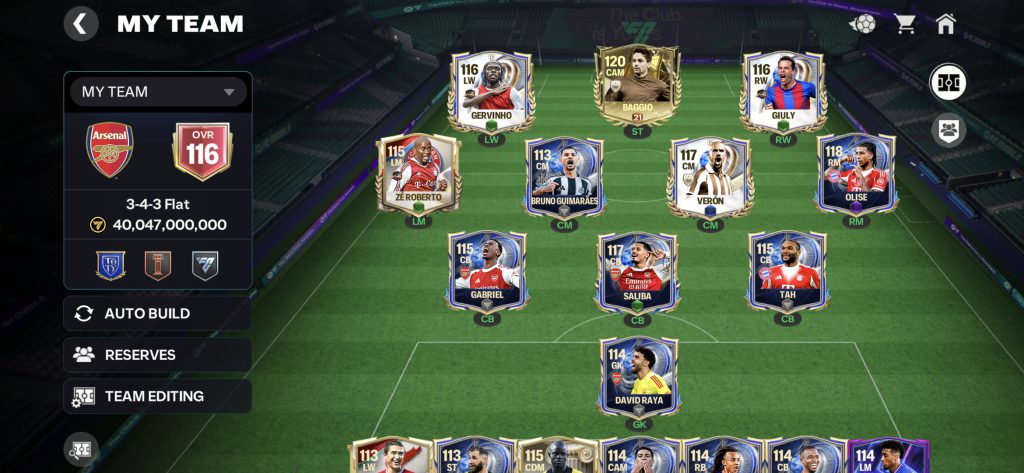
Task: Open Team Editing options
Action: tap(158, 396)
